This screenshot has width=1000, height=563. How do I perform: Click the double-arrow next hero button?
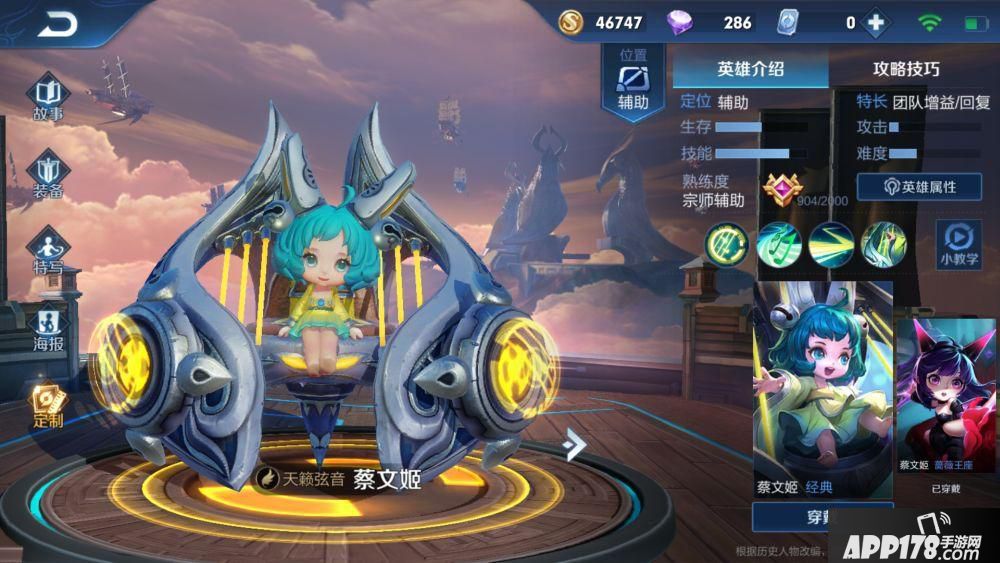pyautogui.click(x=573, y=444)
